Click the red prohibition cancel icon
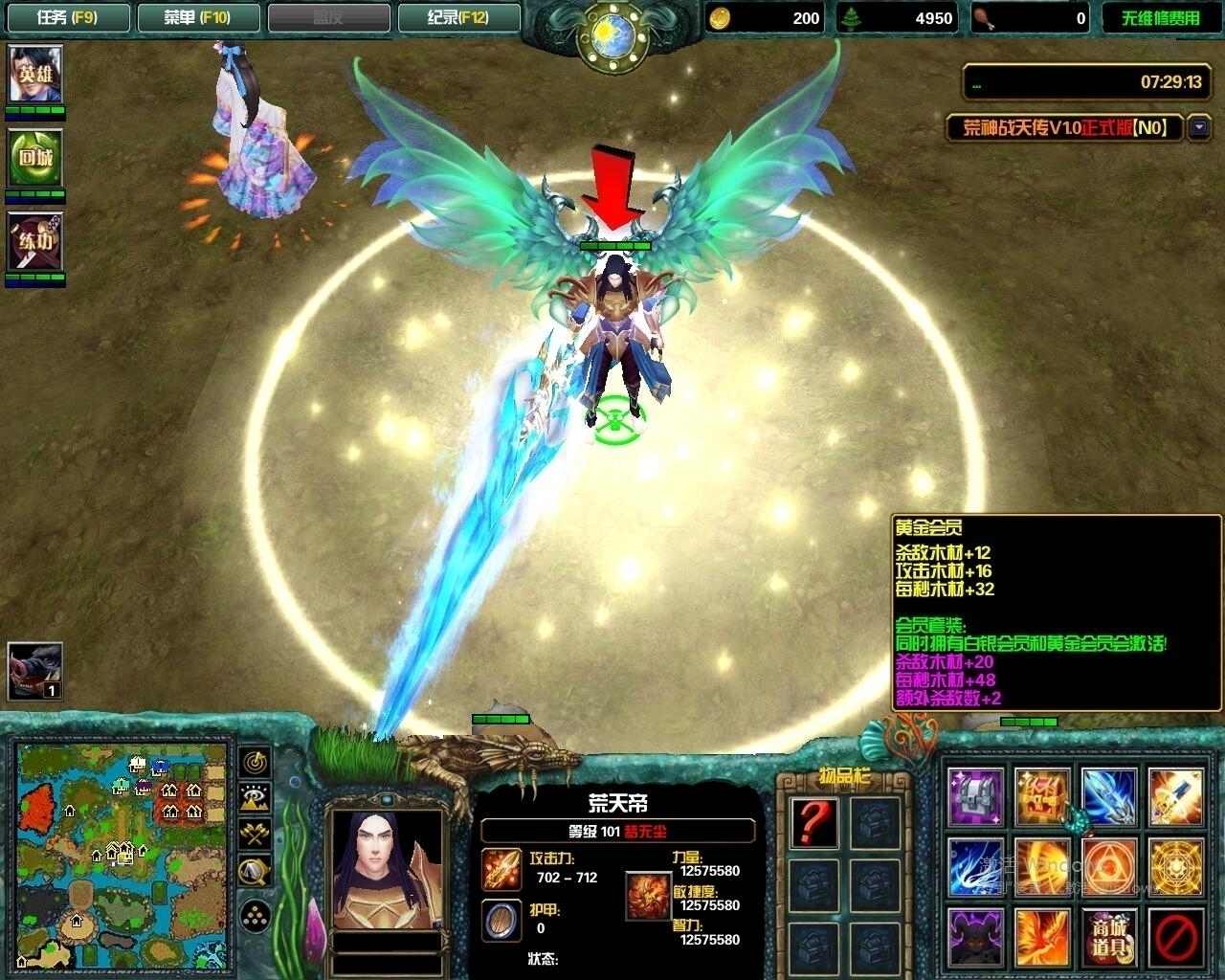1225x980 pixels. point(1174,936)
